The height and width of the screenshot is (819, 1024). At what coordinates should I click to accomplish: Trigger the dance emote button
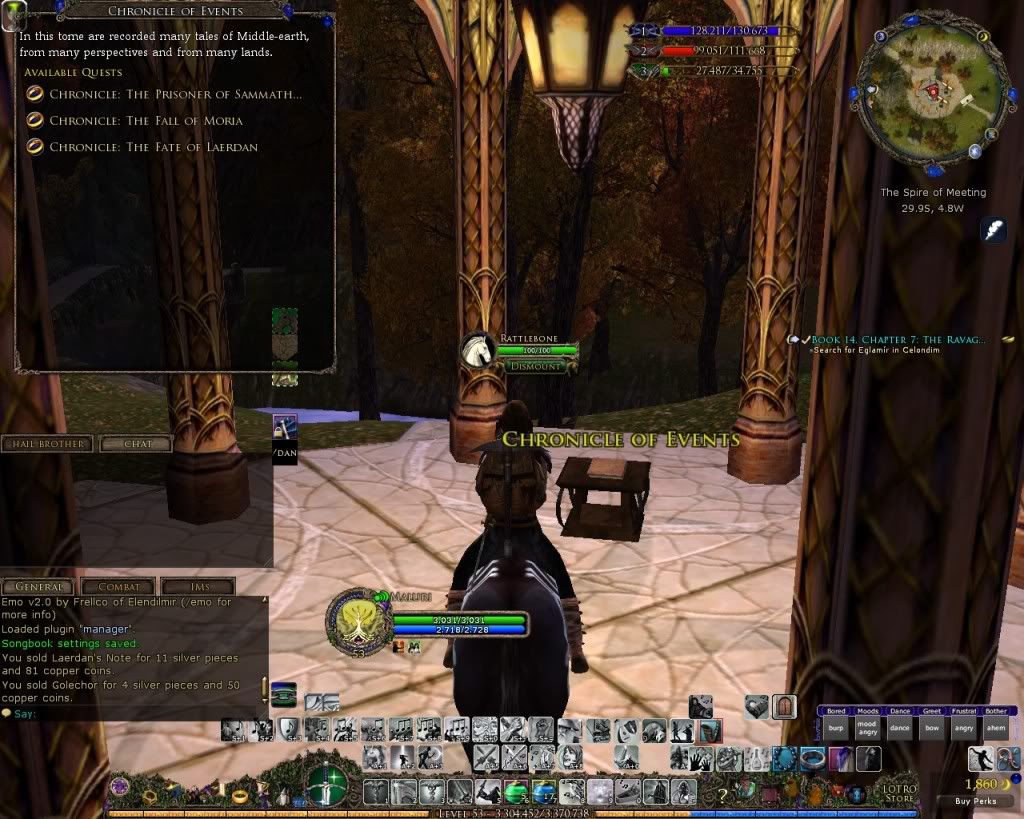[899, 729]
